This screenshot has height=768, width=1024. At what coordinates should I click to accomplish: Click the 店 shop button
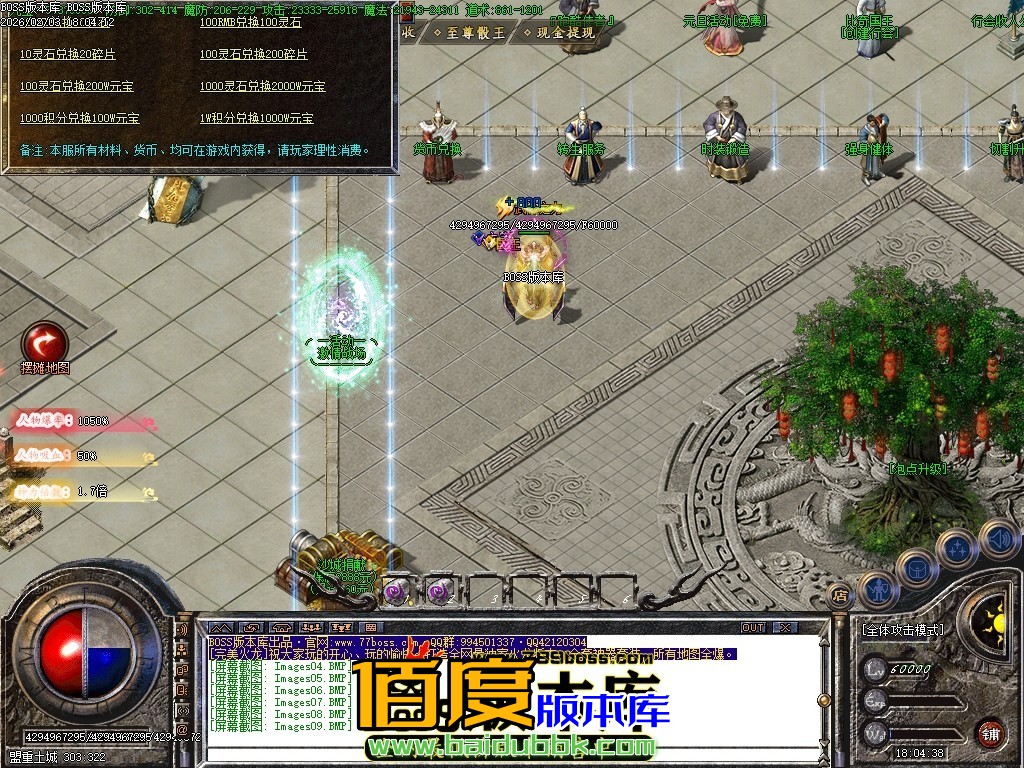tap(840, 594)
